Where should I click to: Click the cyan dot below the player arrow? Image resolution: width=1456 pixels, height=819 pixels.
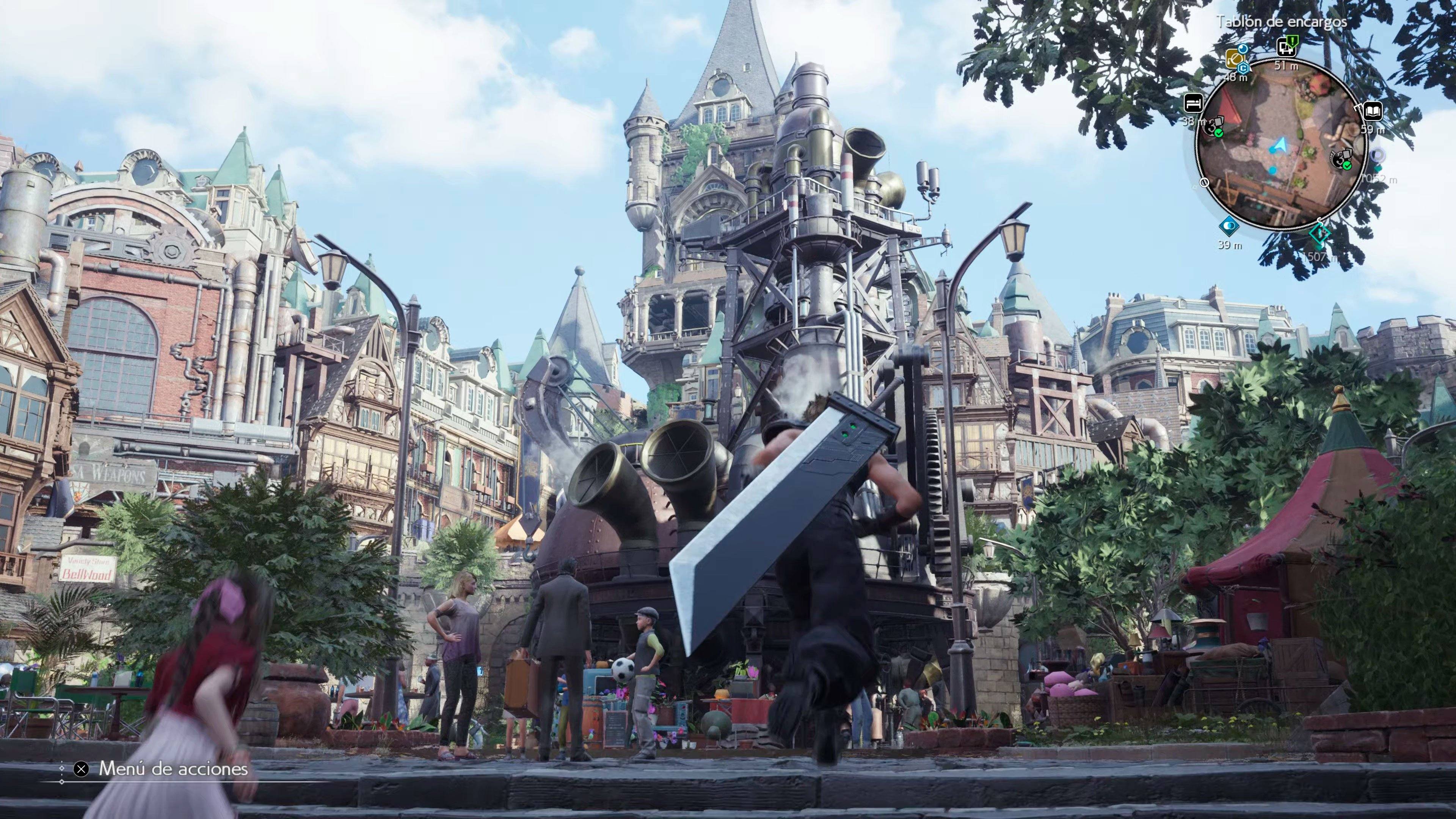[x=1273, y=170]
